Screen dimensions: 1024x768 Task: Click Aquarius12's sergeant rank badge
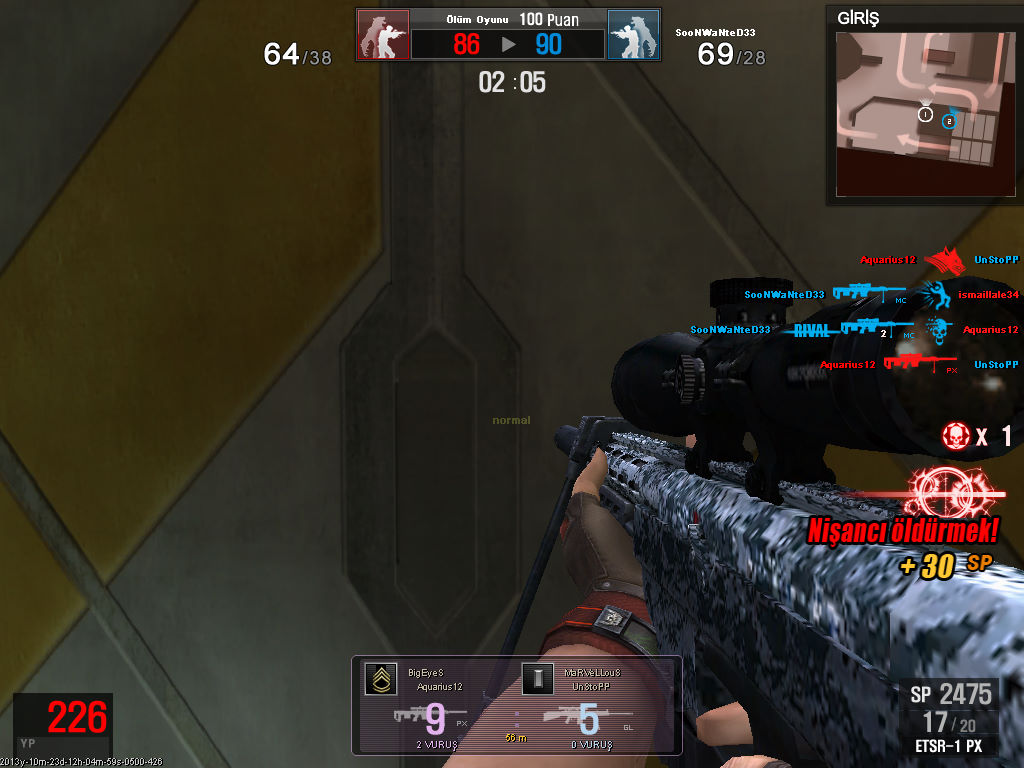(x=379, y=679)
